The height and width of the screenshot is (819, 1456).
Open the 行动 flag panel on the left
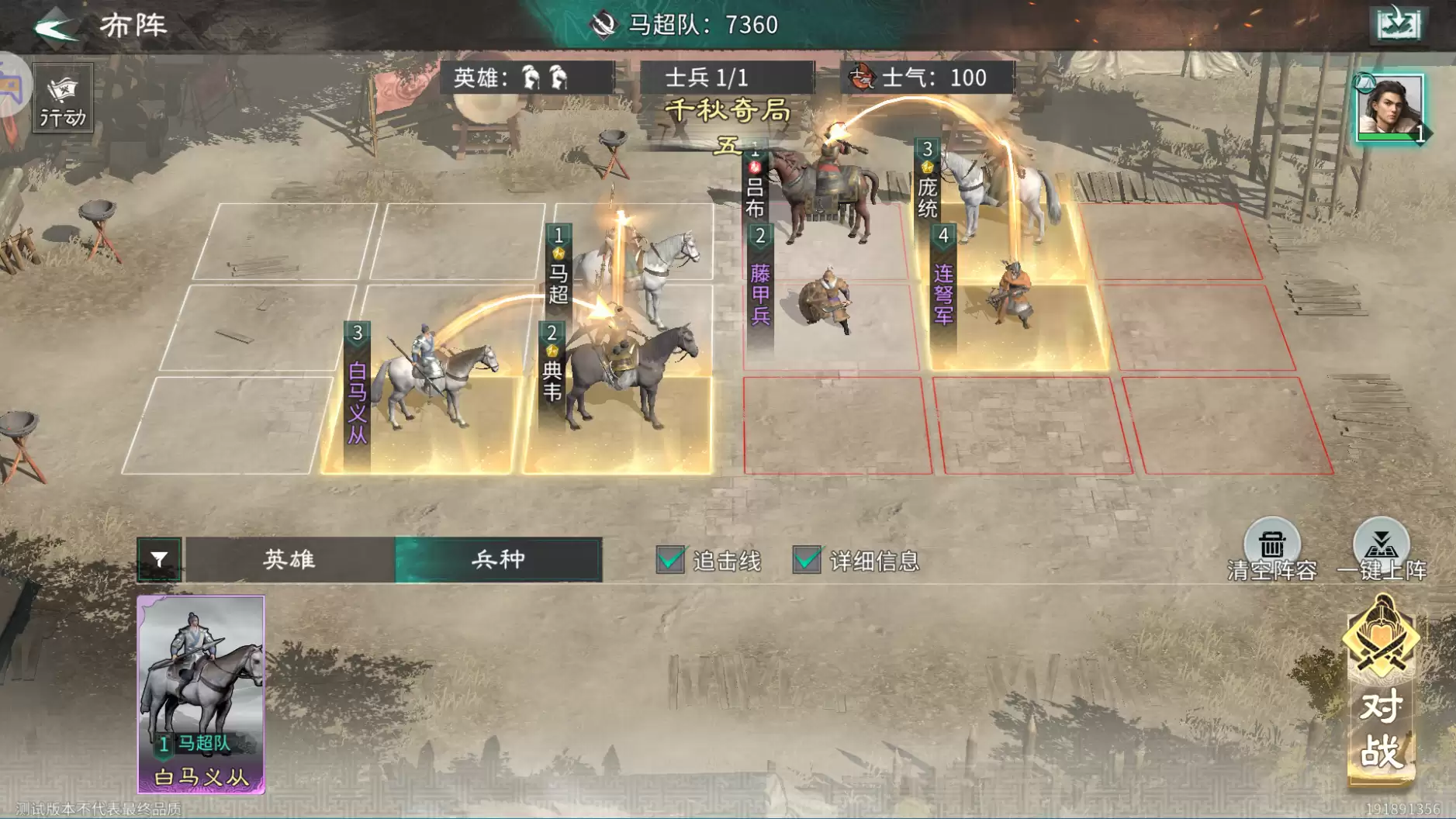[61, 98]
